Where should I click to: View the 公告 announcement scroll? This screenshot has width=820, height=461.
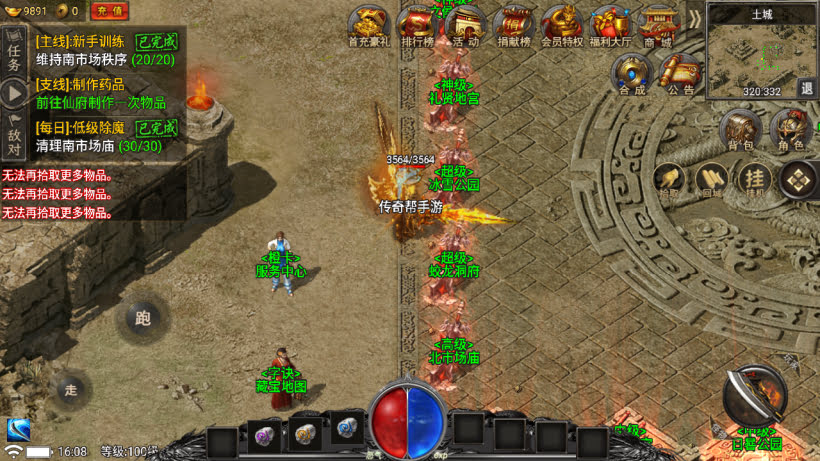click(681, 74)
